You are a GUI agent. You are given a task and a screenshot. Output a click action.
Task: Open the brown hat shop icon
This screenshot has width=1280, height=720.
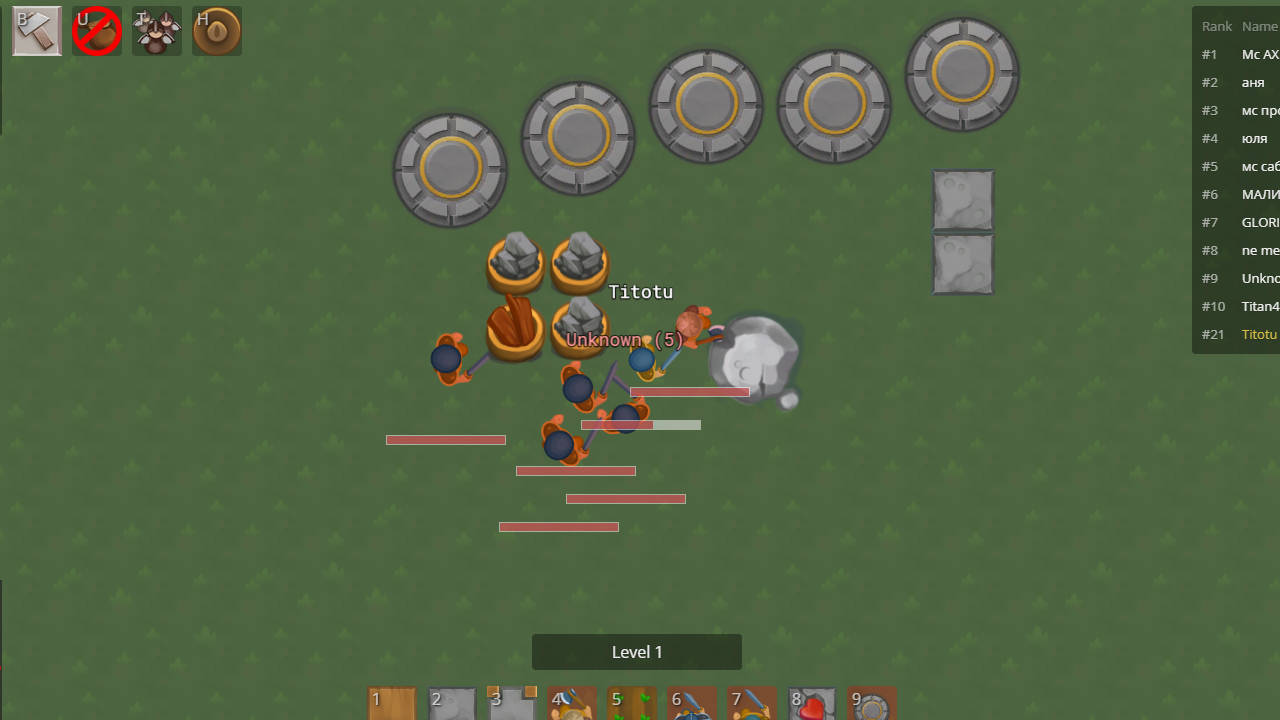point(217,31)
